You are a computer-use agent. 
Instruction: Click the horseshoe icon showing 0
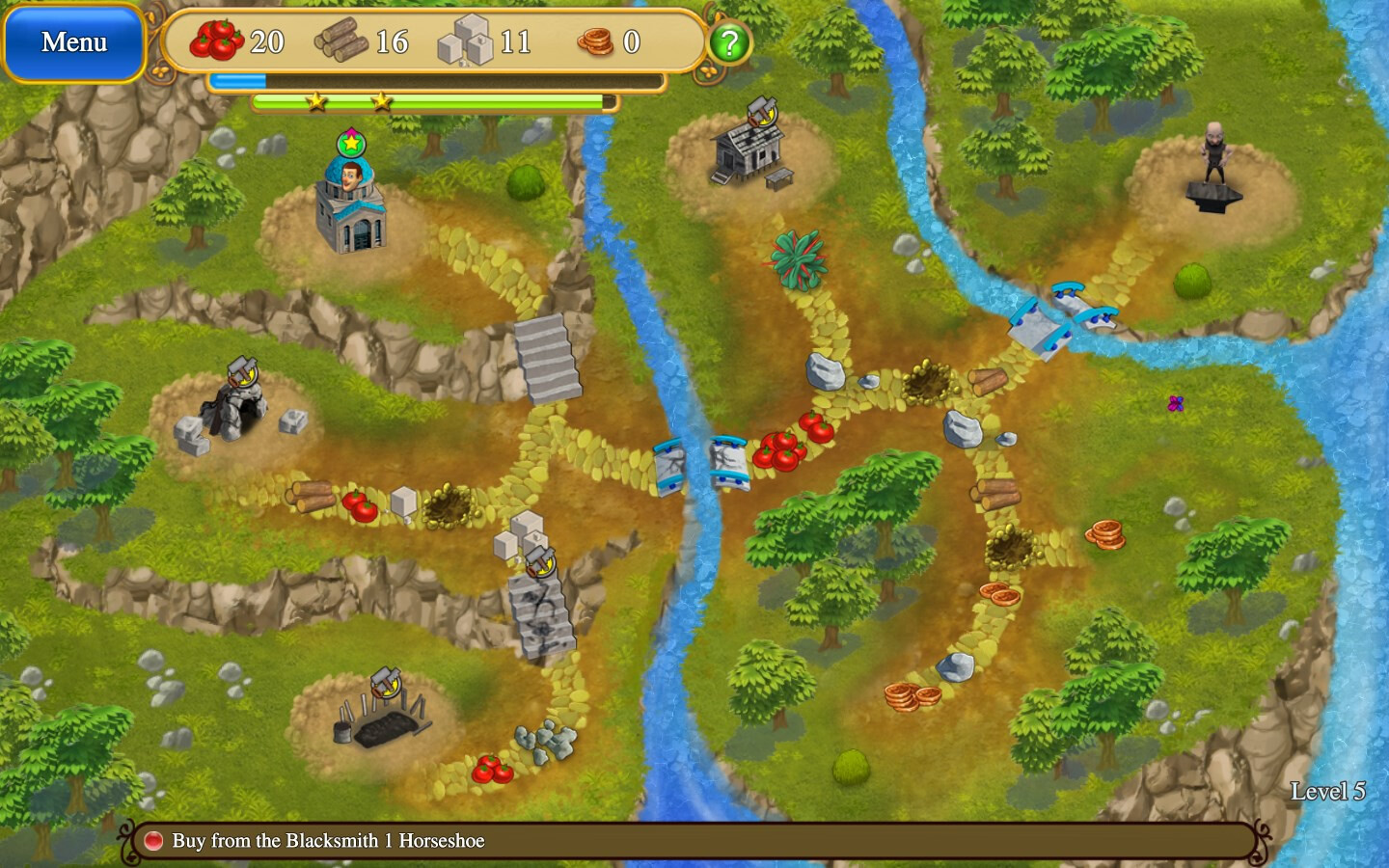pos(595,41)
